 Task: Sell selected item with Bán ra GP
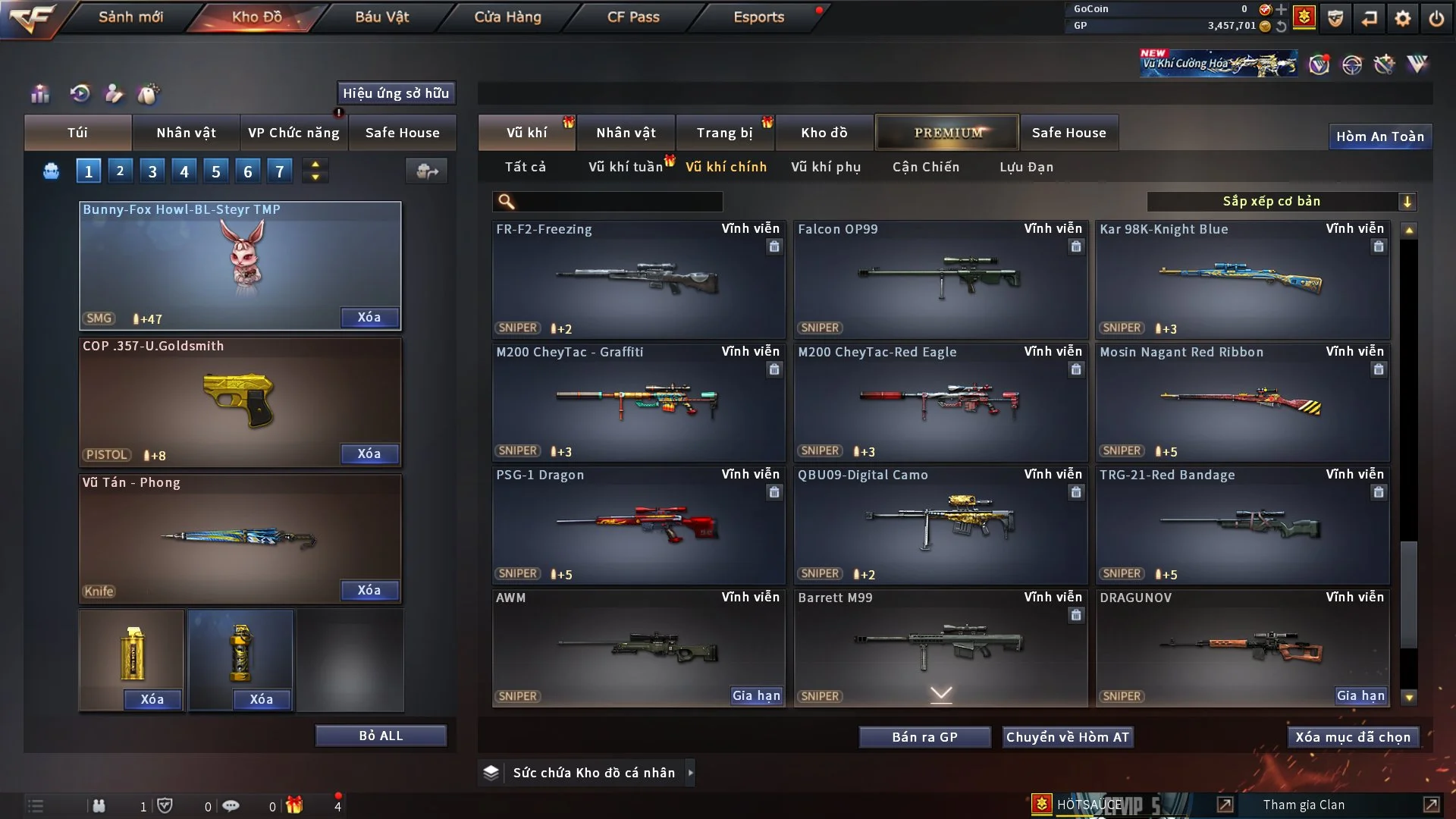pyautogui.click(x=924, y=737)
